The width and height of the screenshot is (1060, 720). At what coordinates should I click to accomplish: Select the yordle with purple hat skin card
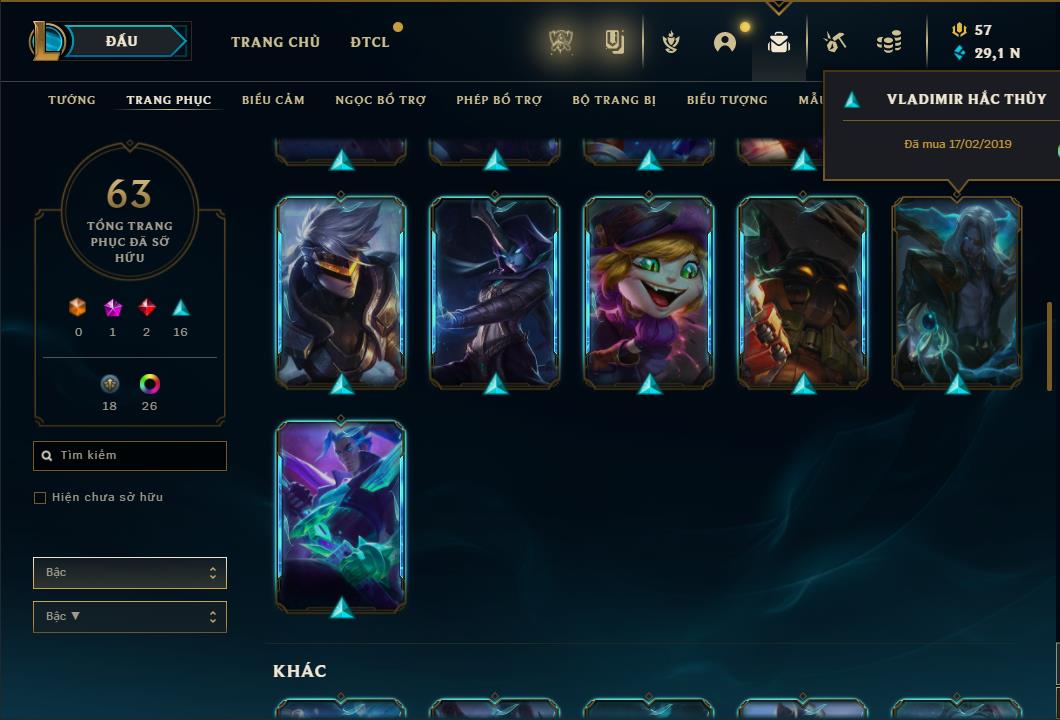(x=649, y=292)
